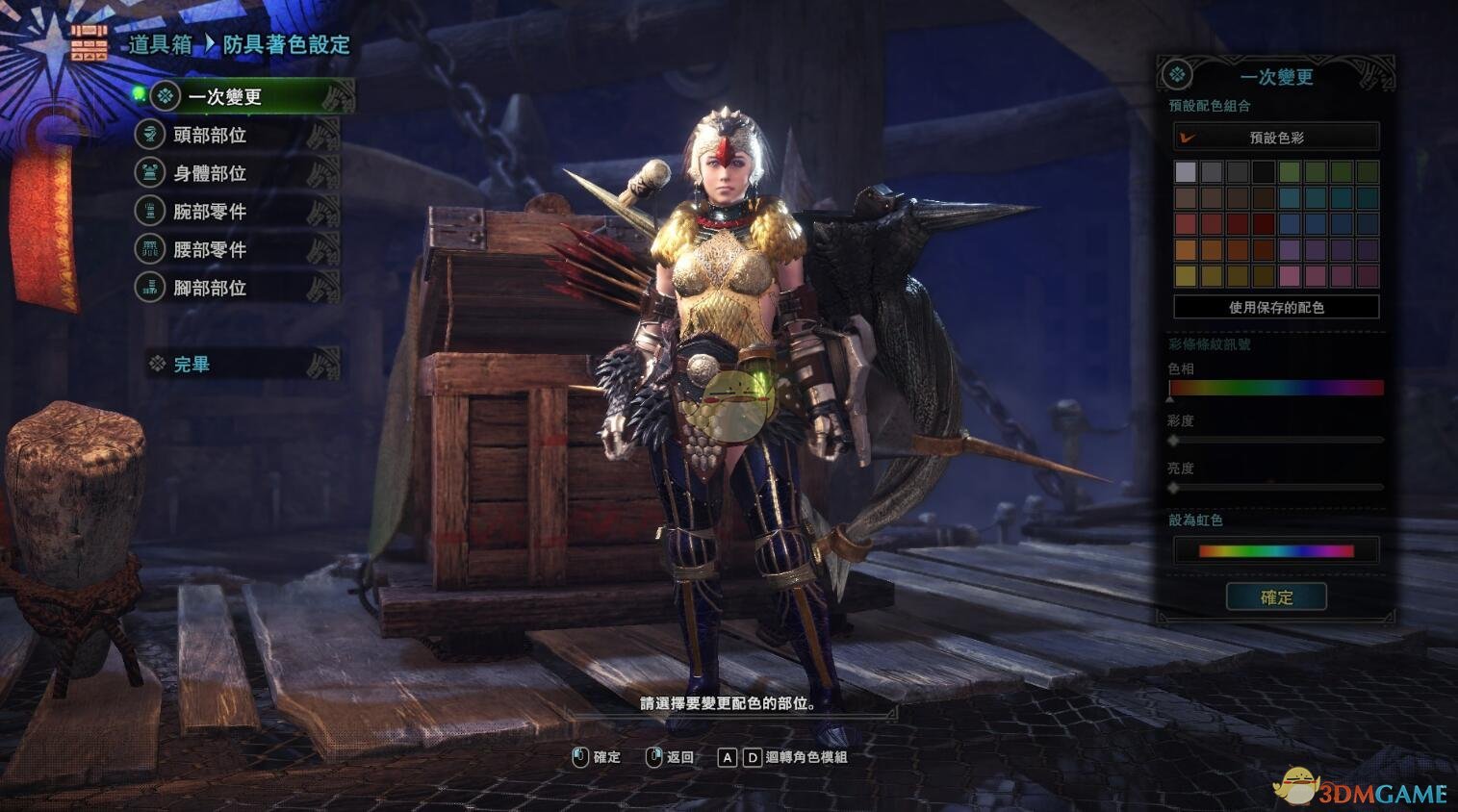Select the 腕部零件 arm armor entry
Image resolution: width=1458 pixels, height=812 pixels.
point(210,212)
